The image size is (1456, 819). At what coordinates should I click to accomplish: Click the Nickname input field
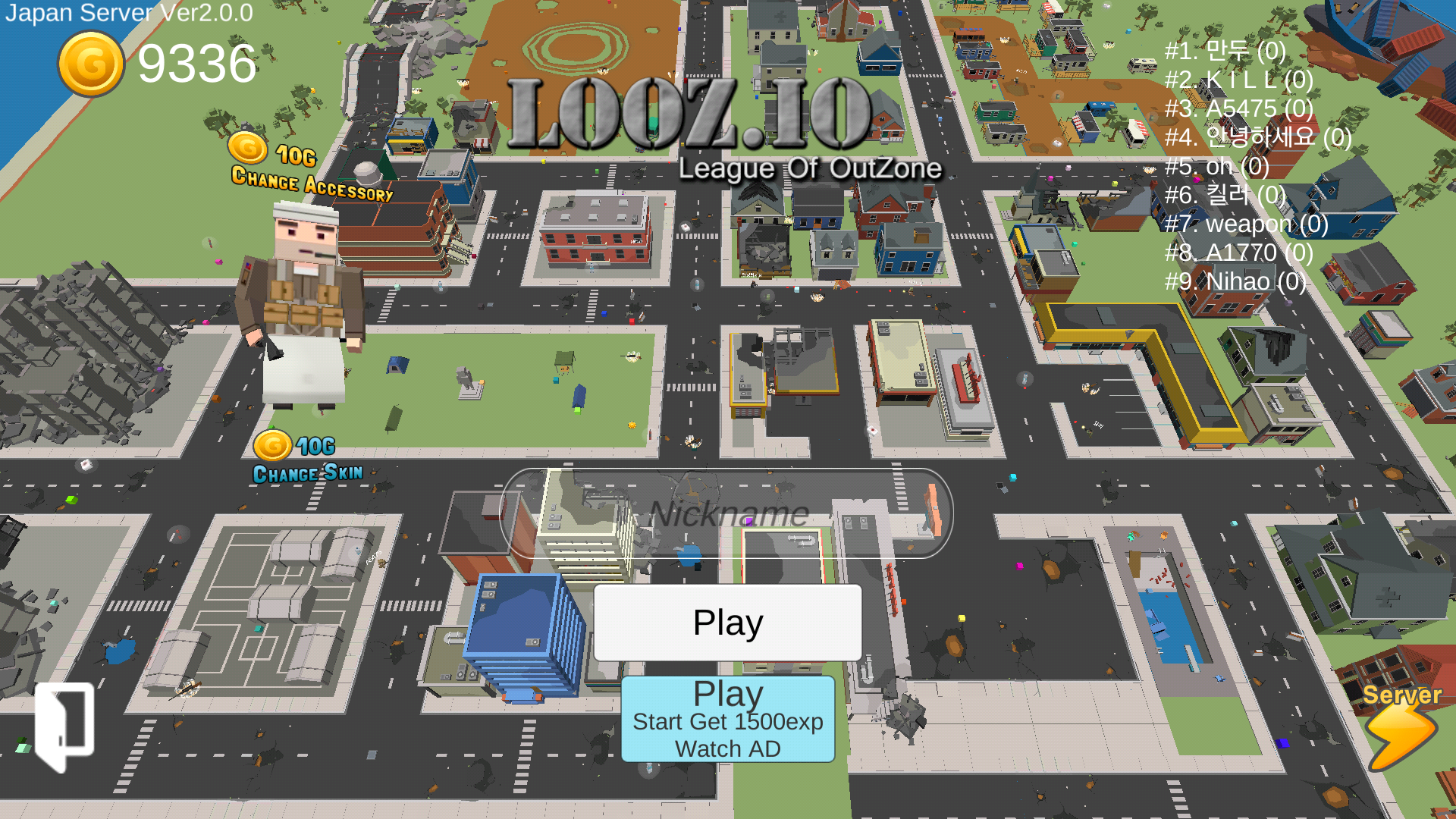[x=728, y=514]
